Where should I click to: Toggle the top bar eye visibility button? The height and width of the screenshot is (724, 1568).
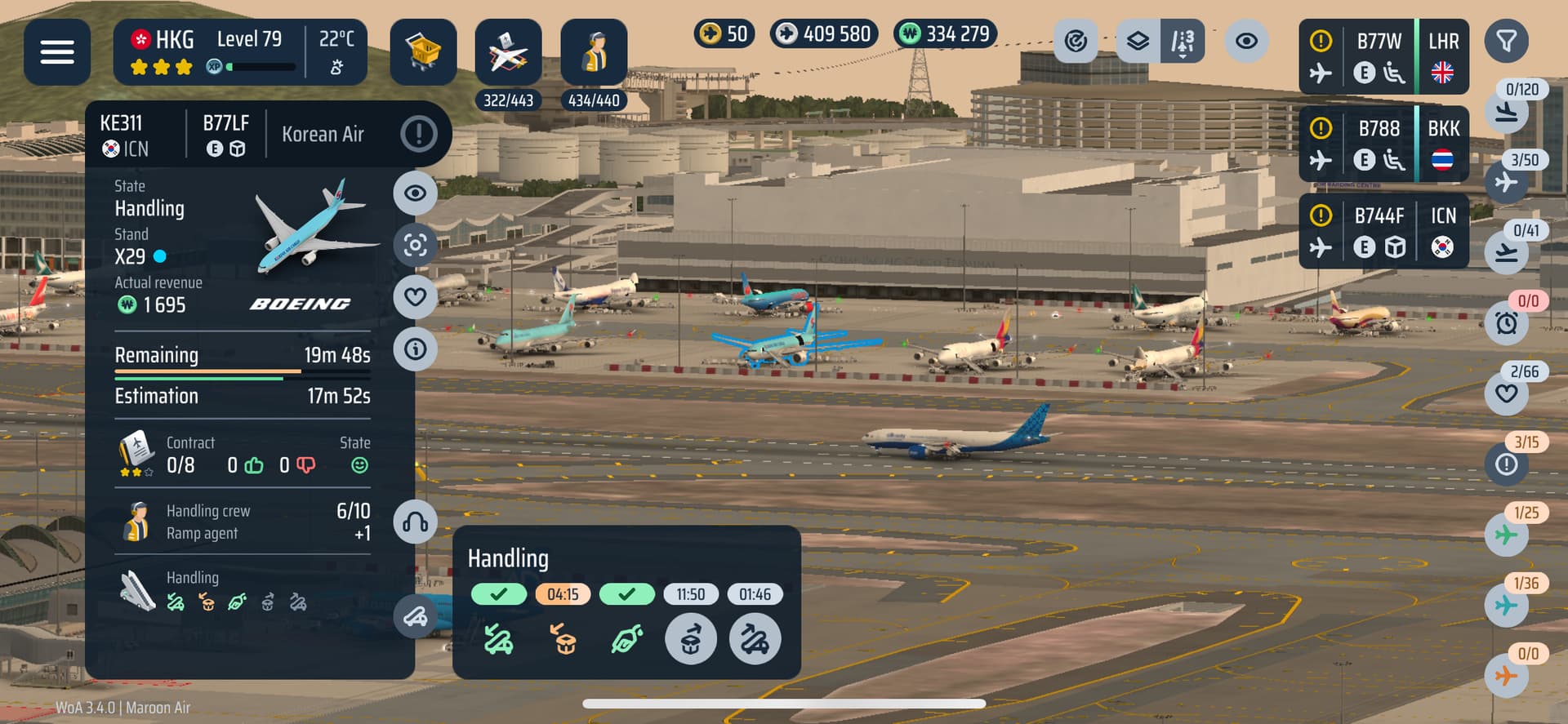coord(1246,41)
